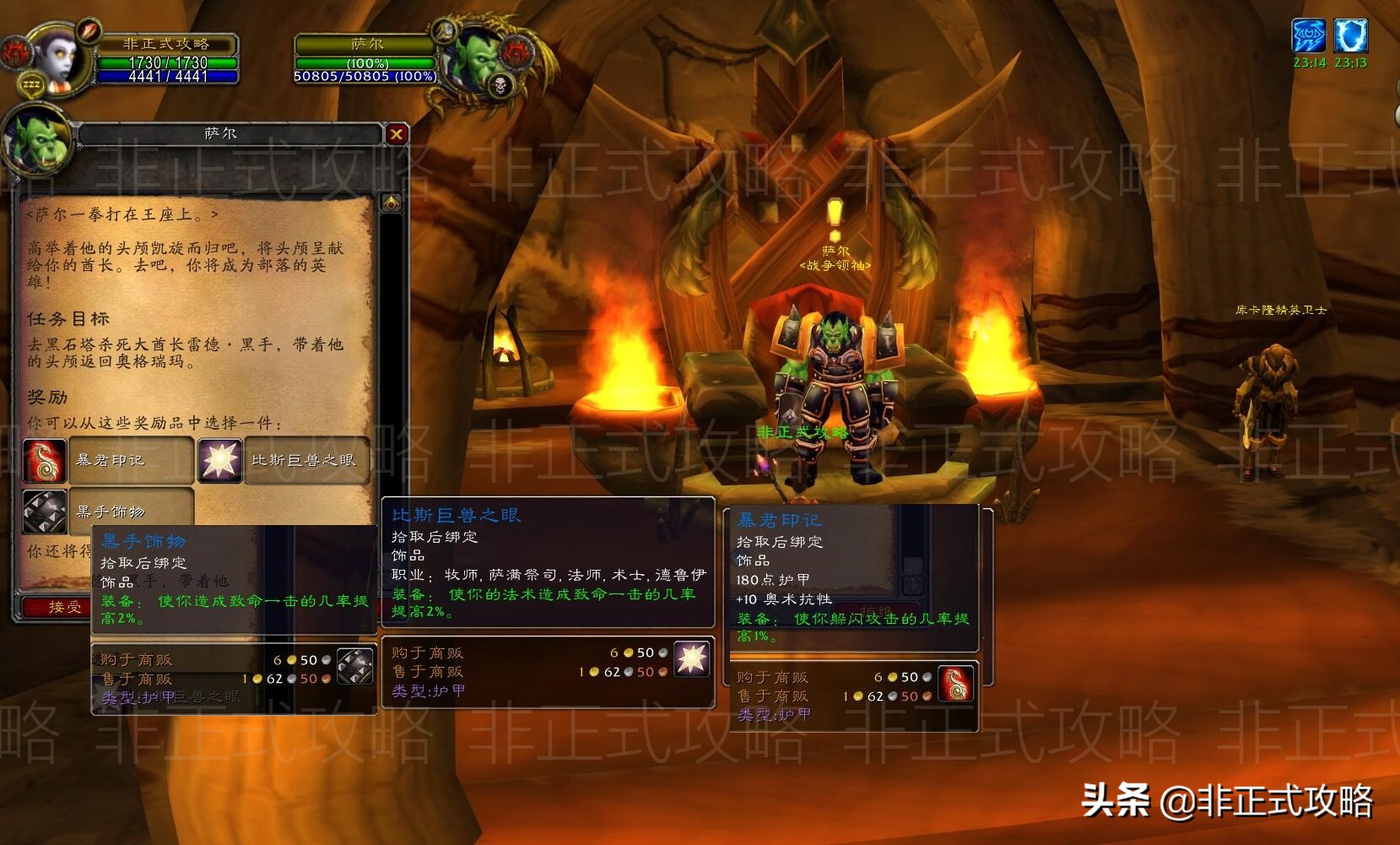Image resolution: width=1400 pixels, height=845 pixels.
Task: Select the 比斯巨兽之眼 starburst reward icon
Action: (219, 460)
